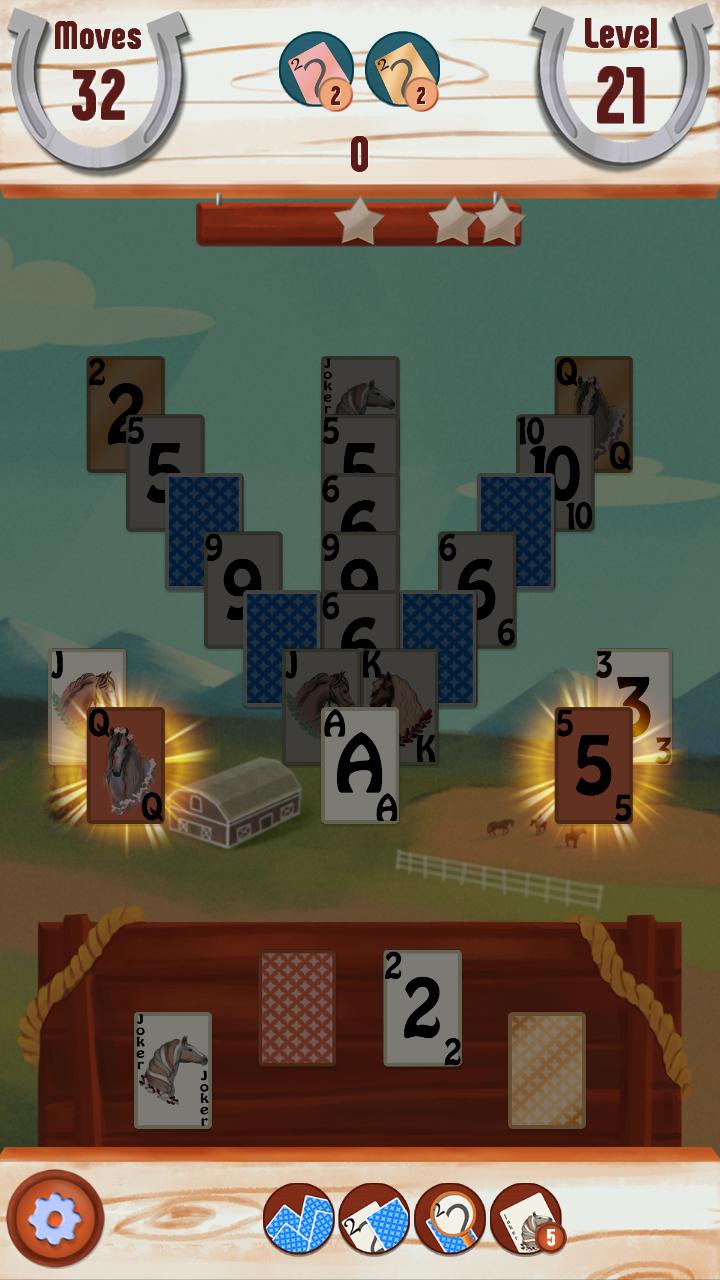Pick the Ace card on the tableau

(x=360, y=766)
